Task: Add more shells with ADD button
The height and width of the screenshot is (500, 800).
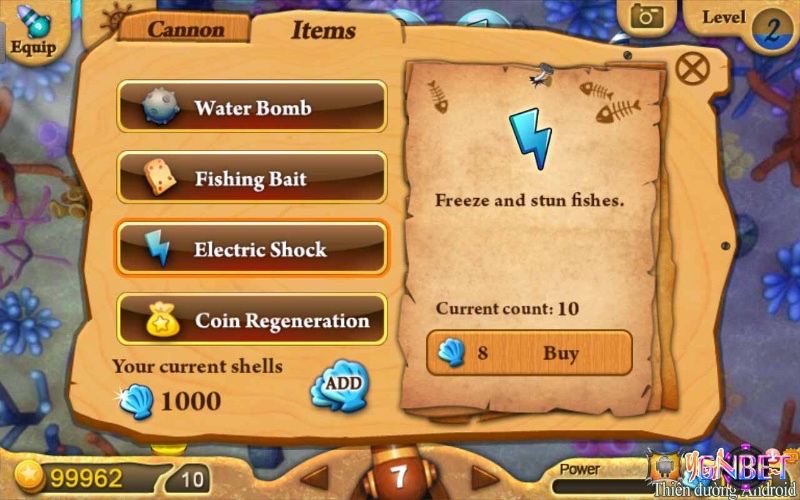Action: pos(340,383)
